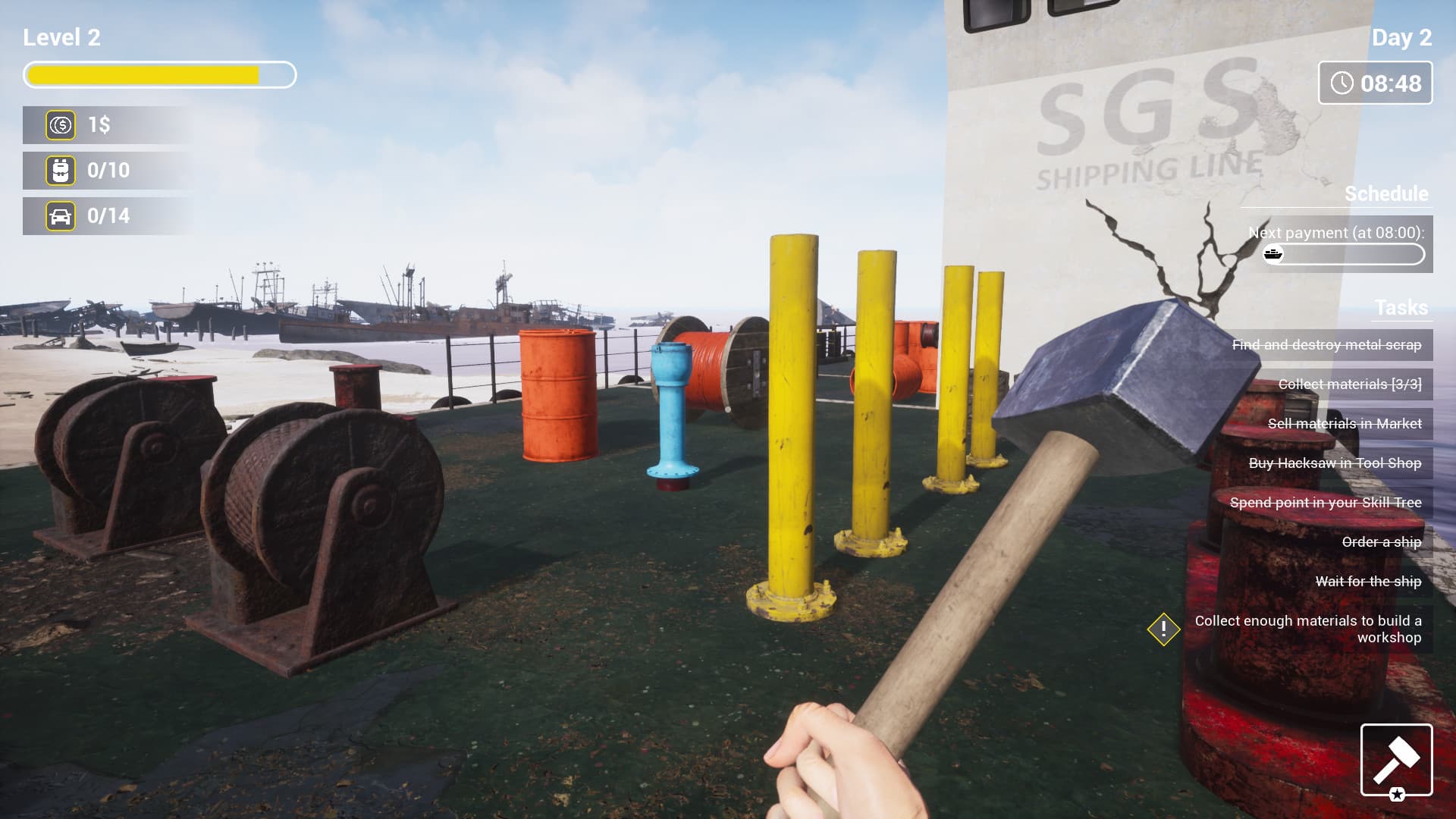Open the Tasks panel header

pos(1400,309)
